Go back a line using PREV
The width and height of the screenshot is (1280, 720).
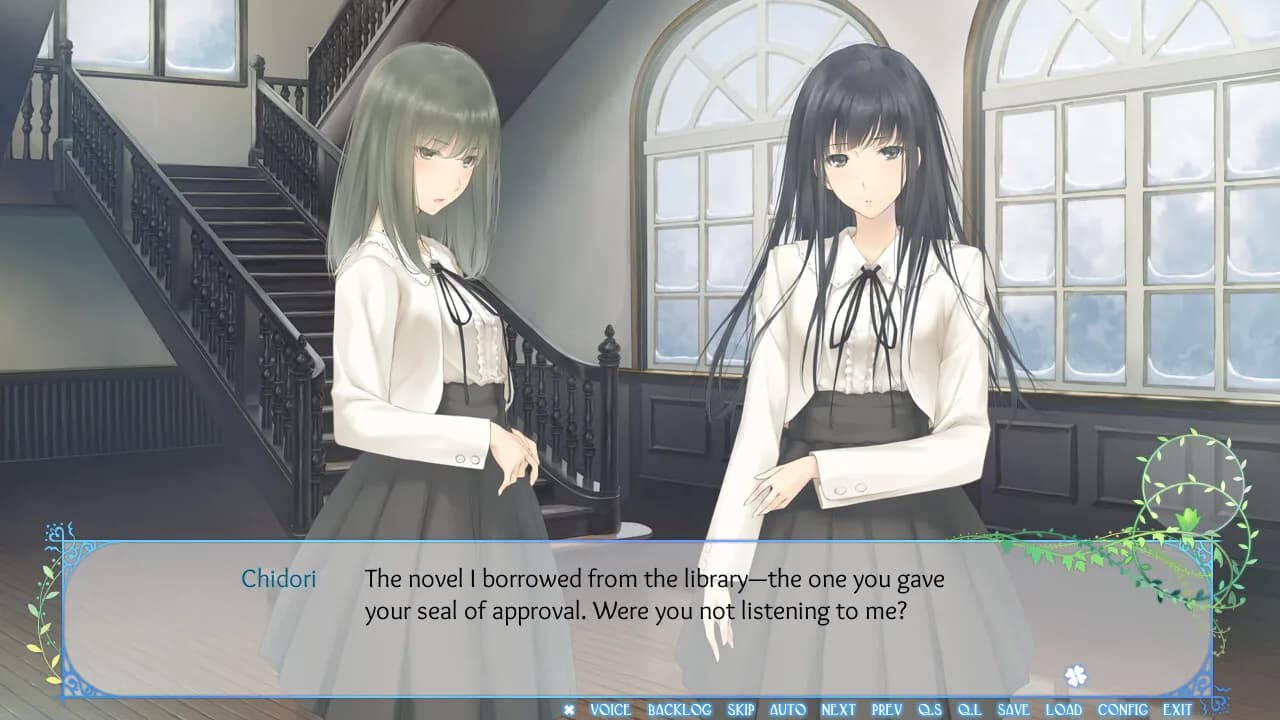click(884, 708)
